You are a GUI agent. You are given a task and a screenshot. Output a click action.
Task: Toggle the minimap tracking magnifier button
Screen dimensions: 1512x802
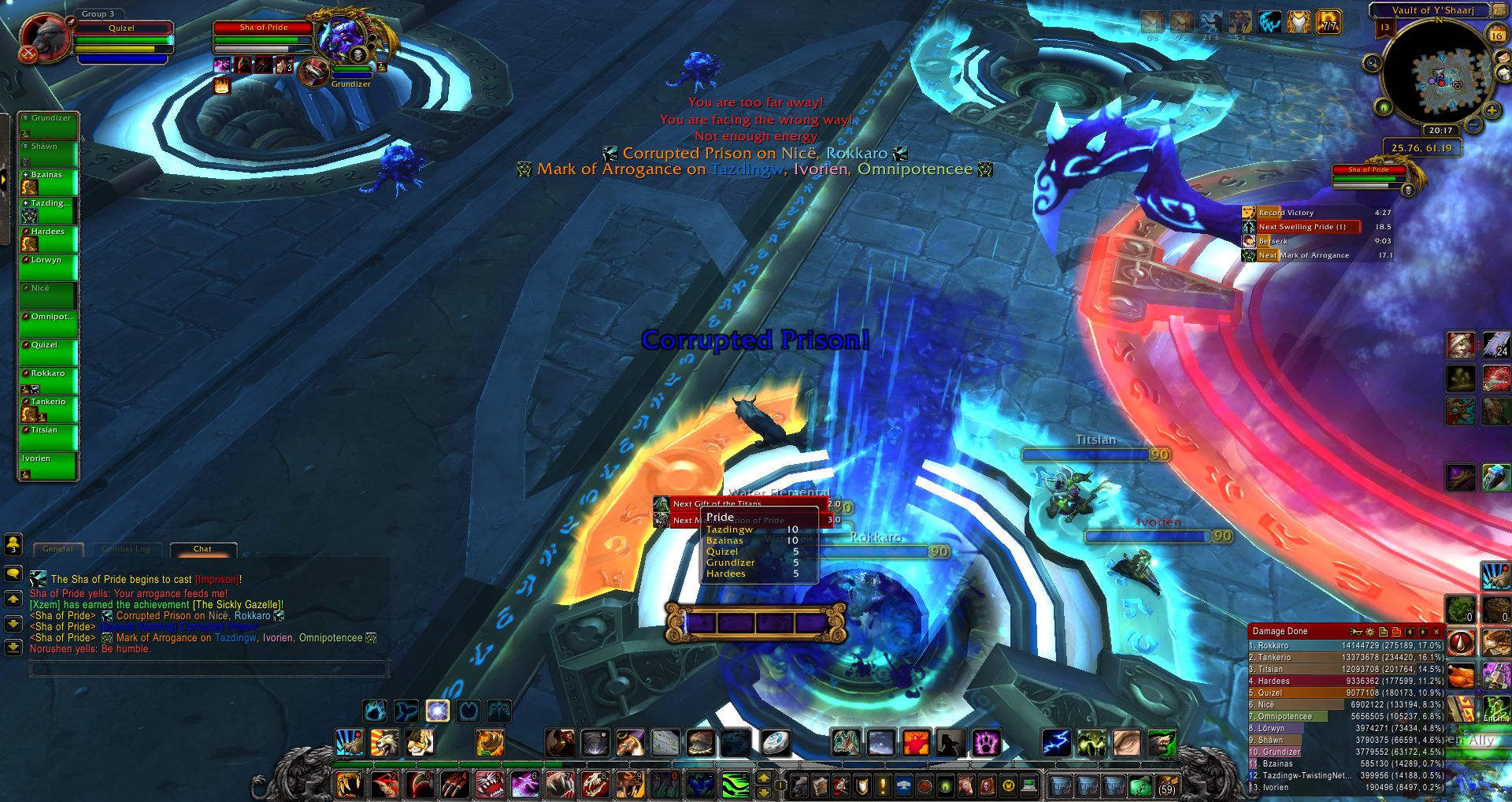(x=1372, y=63)
